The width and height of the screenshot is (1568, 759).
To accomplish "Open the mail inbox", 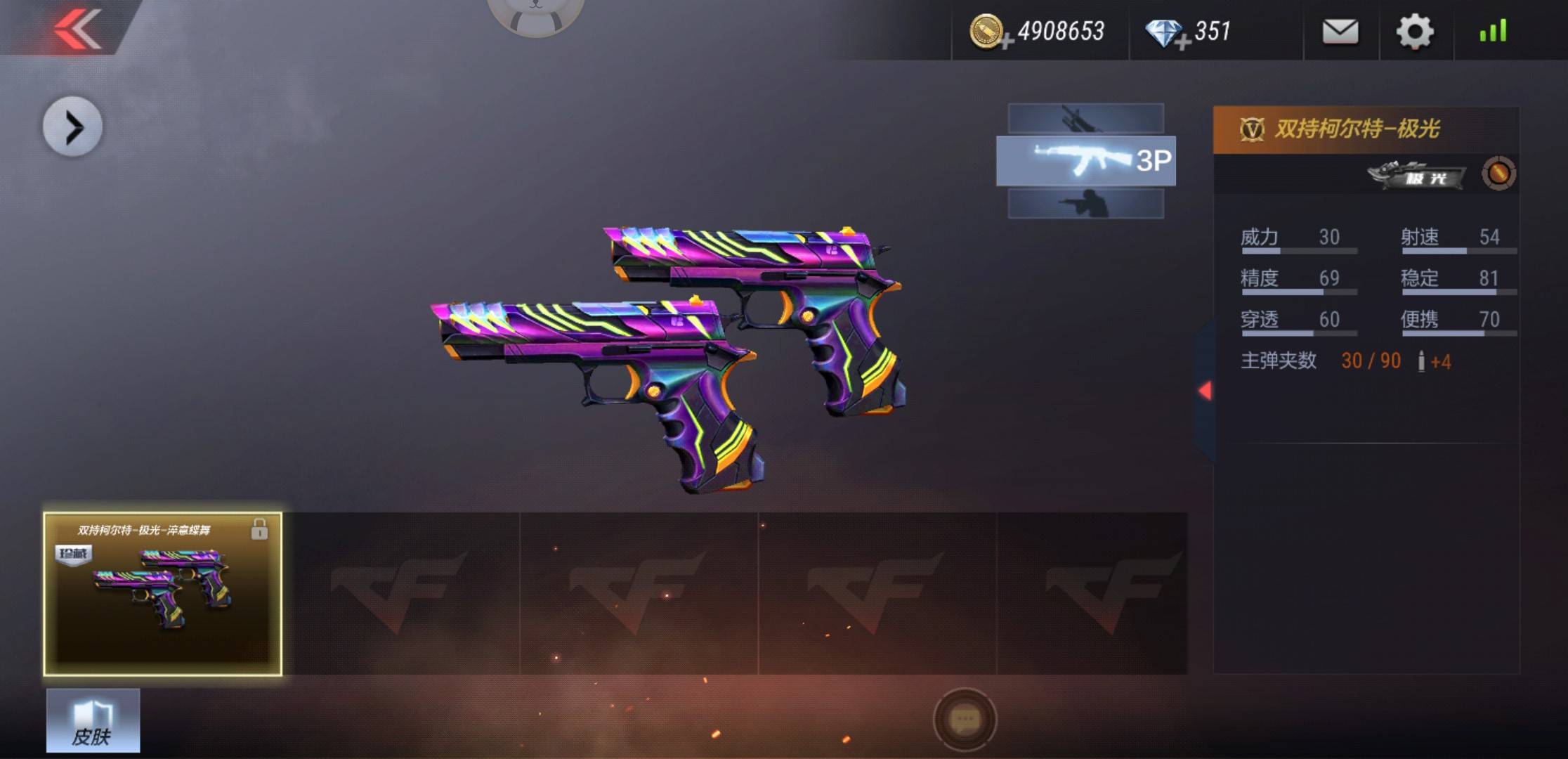I will [1340, 32].
